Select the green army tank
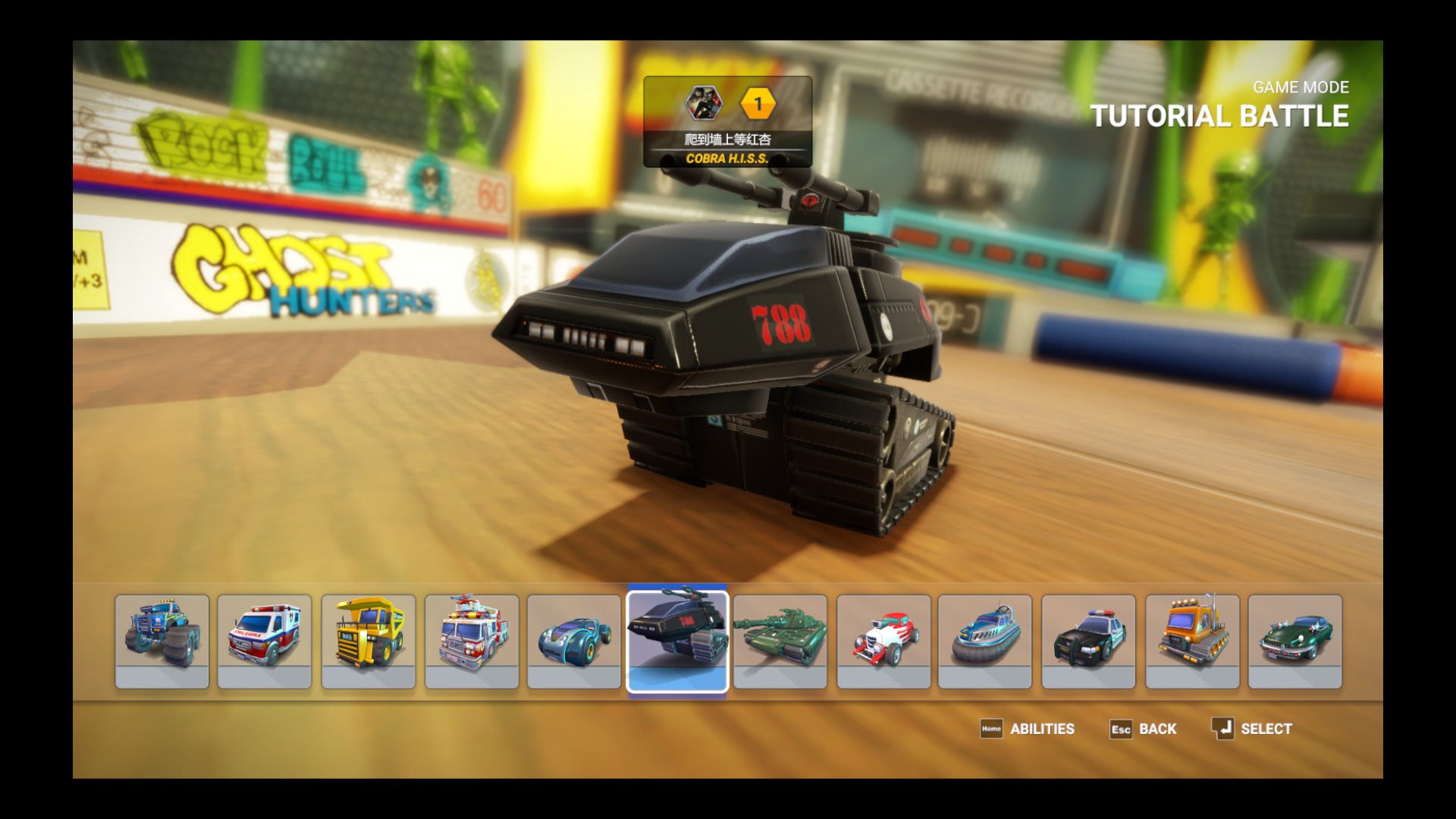Viewport: 1456px width, 819px height. [780, 641]
